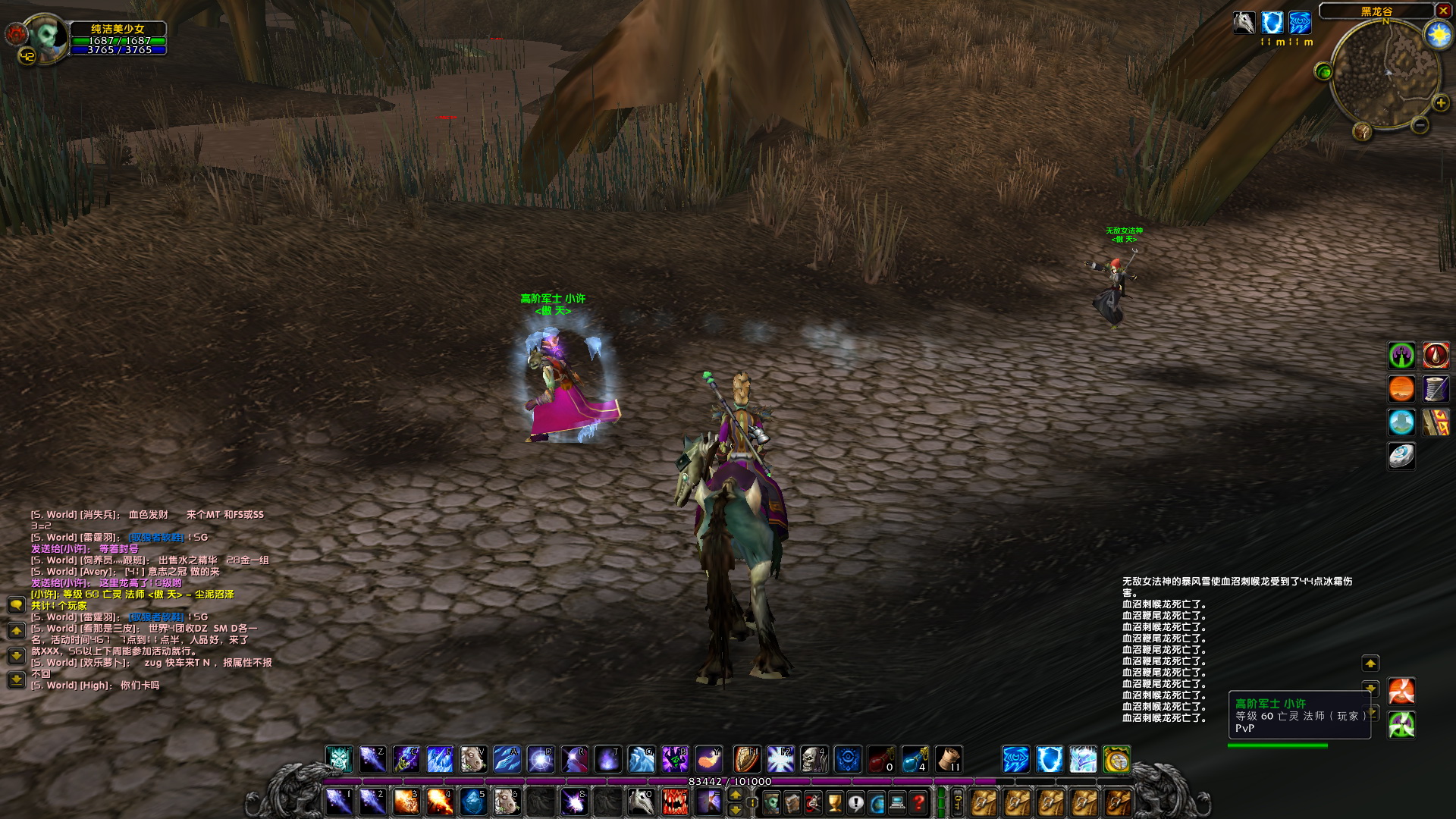Use the Hearthstone icon on the right panel
Image resolution: width=1456 pixels, height=819 pixels.
point(1401,456)
